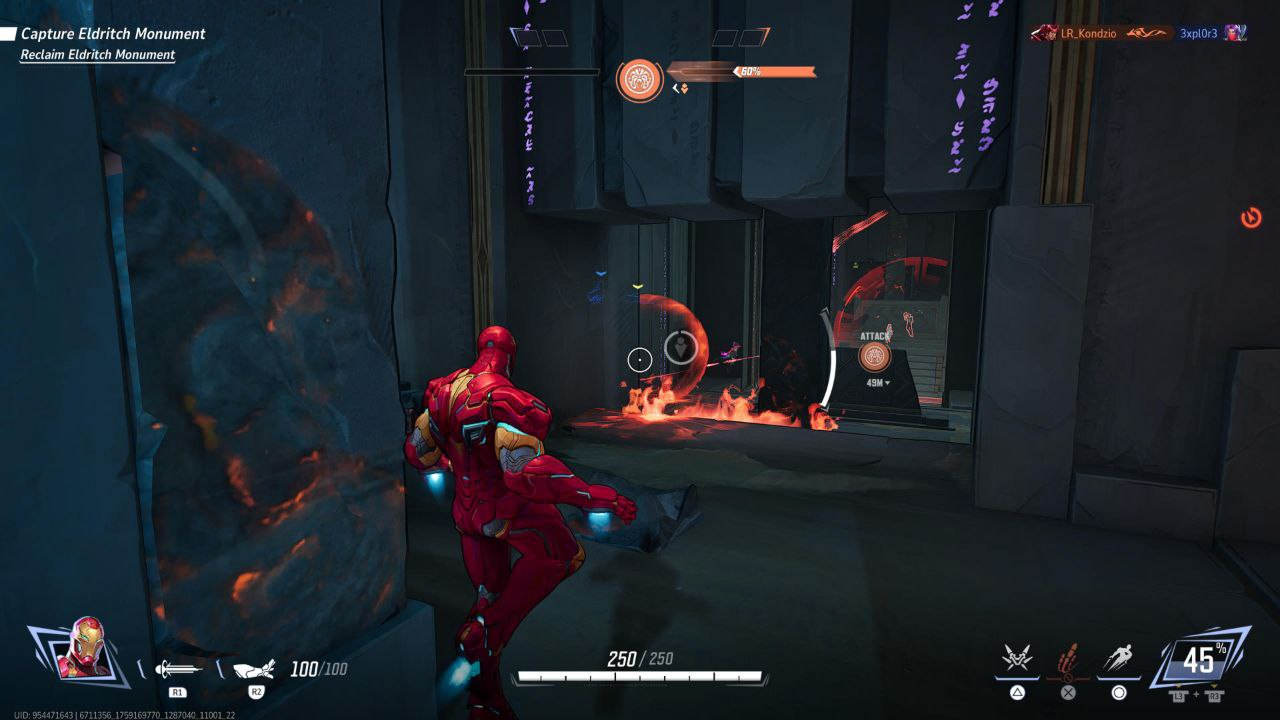Click the 45% ultimate charge gauge
The image size is (1280, 720).
click(x=1199, y=659)
